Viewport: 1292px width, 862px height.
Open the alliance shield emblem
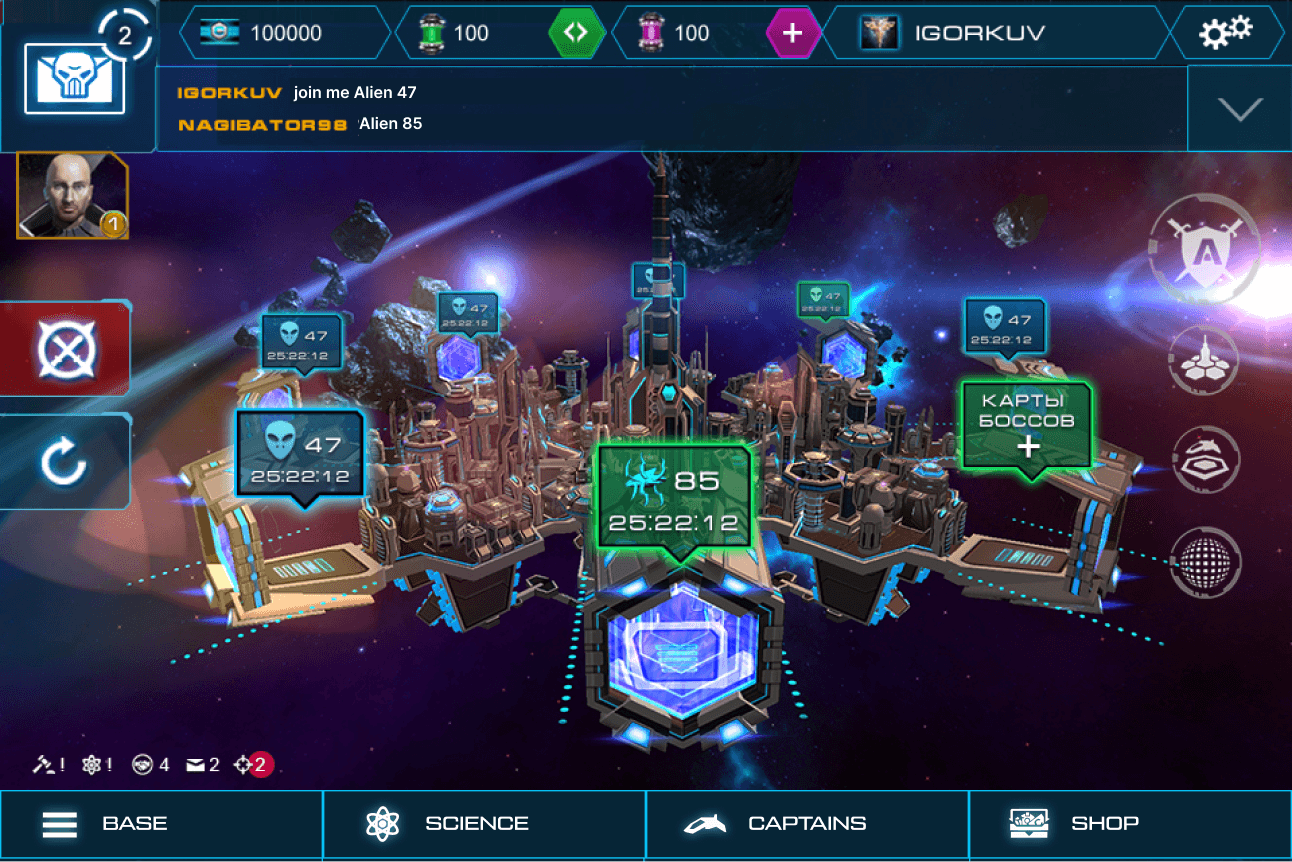1204,248
